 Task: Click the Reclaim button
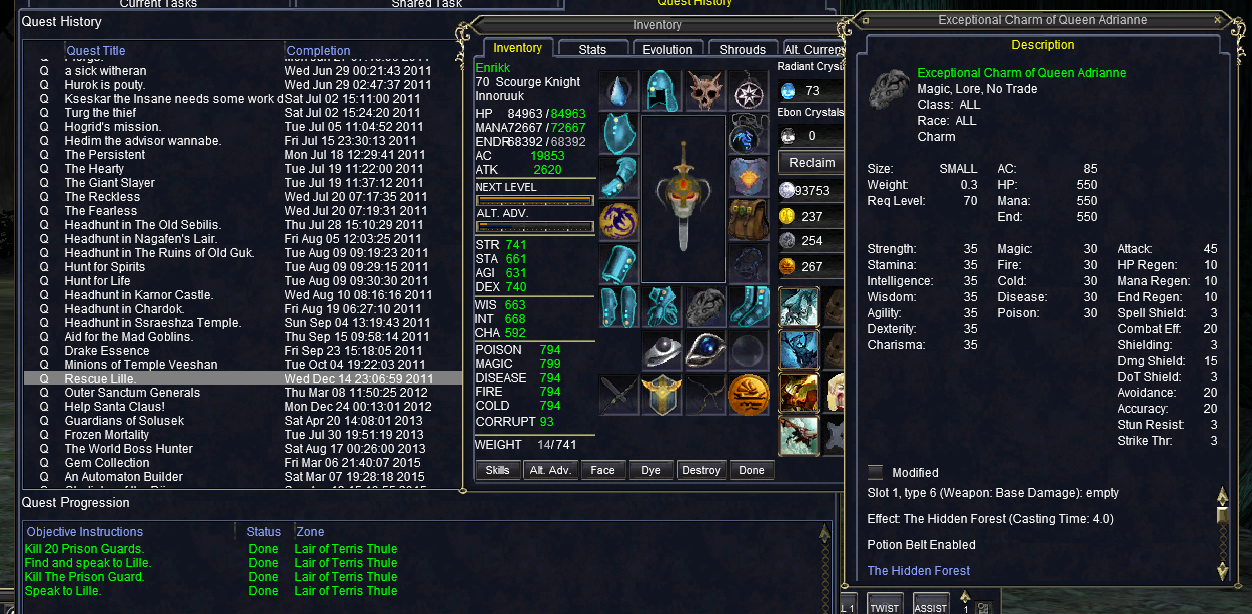pos(812,162)
